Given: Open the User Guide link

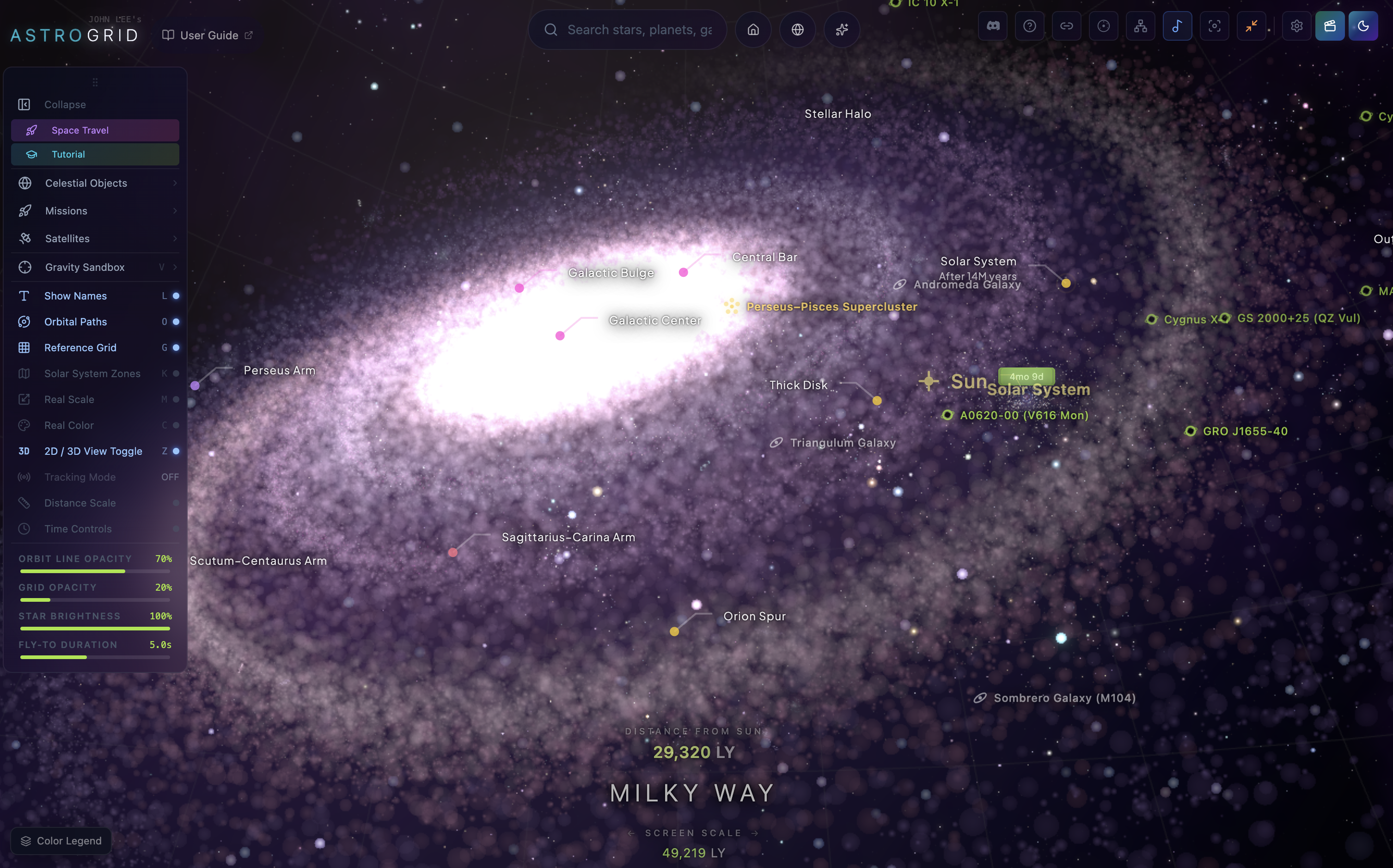Looking at the screenshot, I should [x=208, y=35].
